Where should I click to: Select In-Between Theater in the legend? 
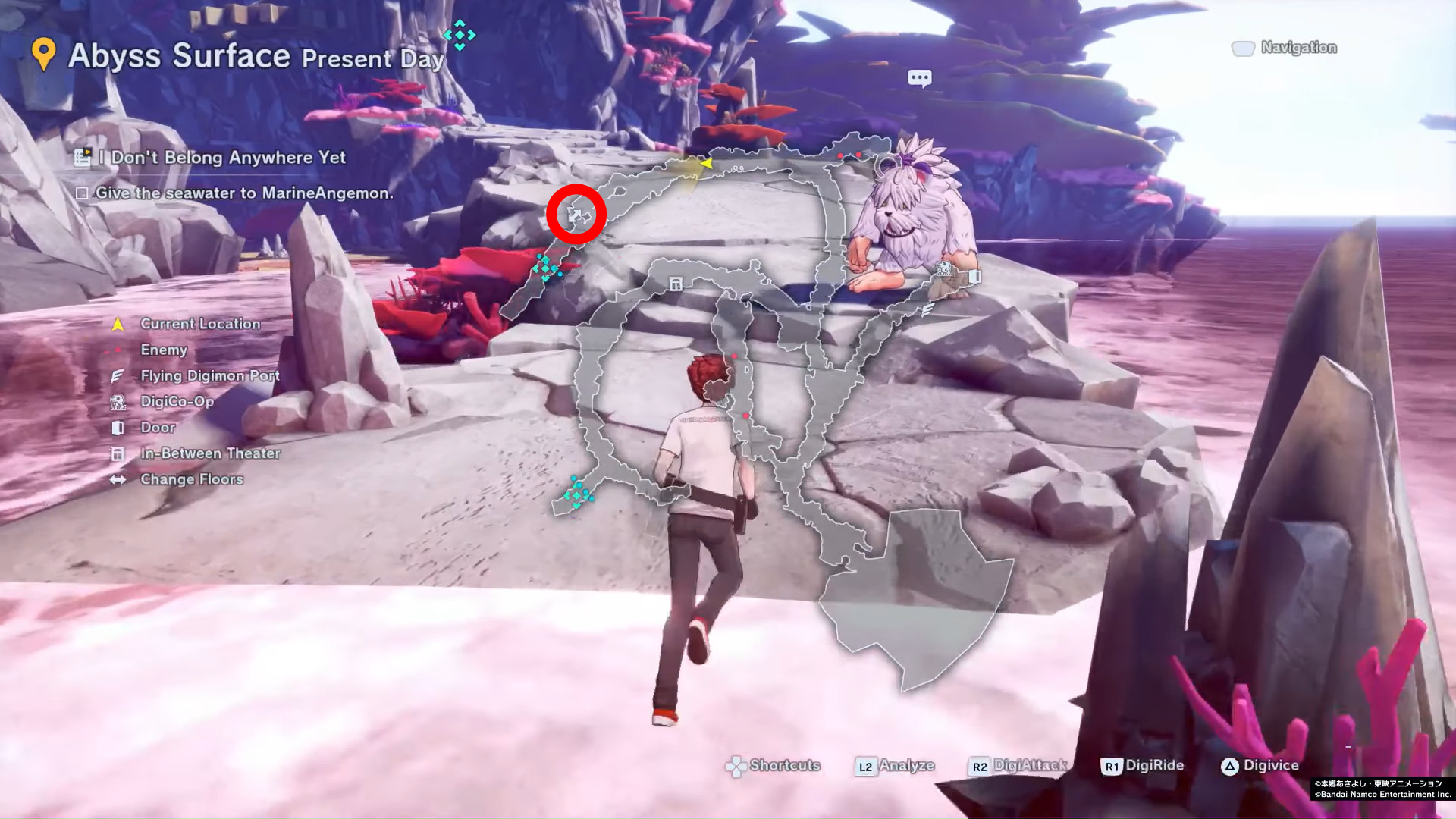point(210,453)
